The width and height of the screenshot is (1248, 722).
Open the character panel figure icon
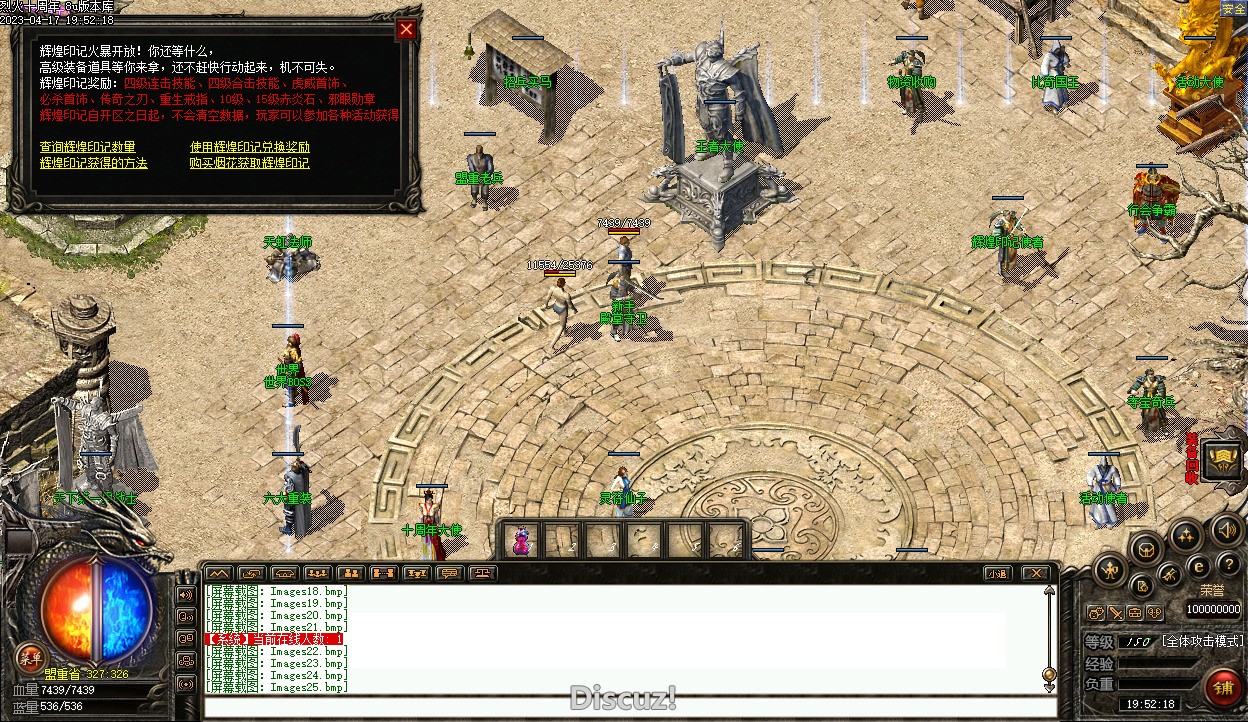(1110, 571)
